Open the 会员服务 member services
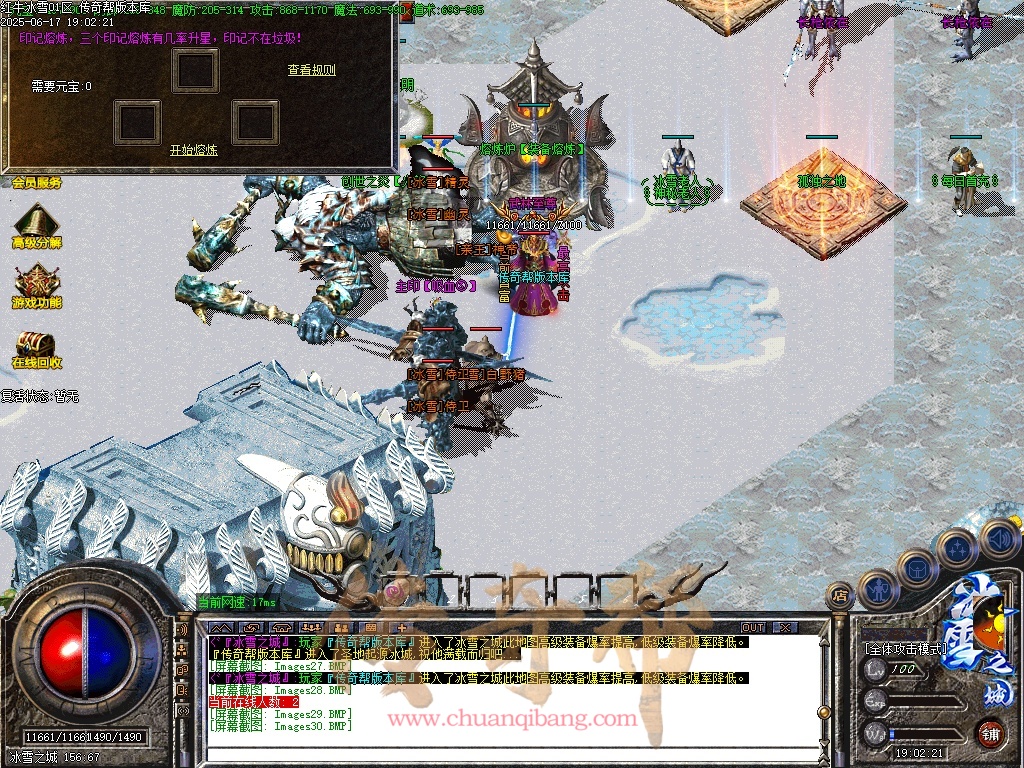This screenshot has height=768, width=1024. point(37,183)
